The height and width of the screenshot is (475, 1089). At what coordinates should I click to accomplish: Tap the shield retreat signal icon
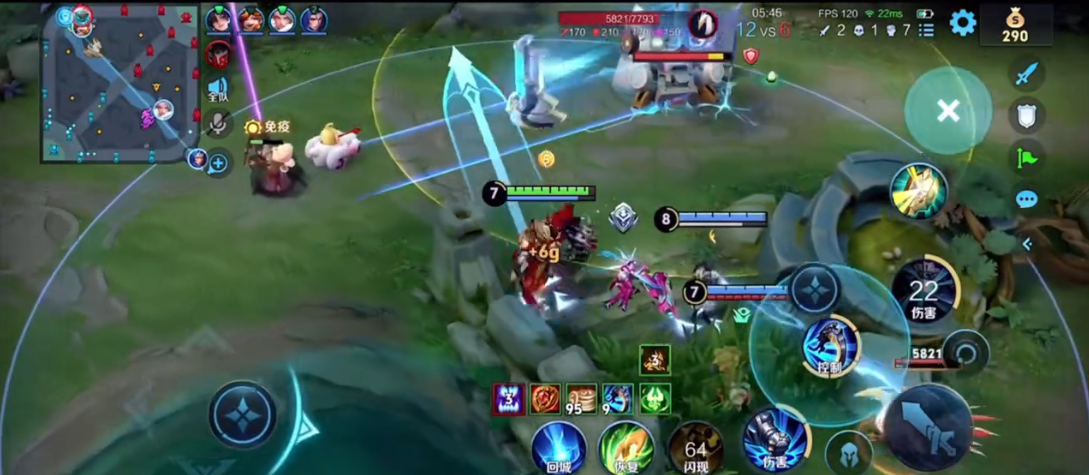[1026, 115]
